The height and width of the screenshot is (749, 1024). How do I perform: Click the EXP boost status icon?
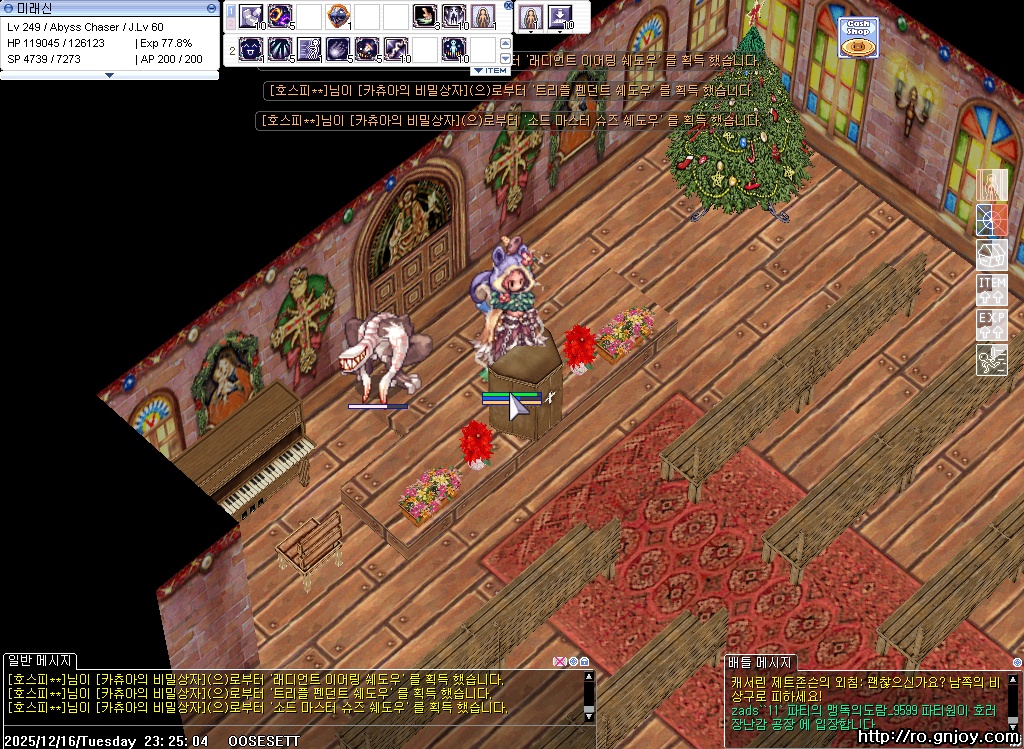click(991, 325)
